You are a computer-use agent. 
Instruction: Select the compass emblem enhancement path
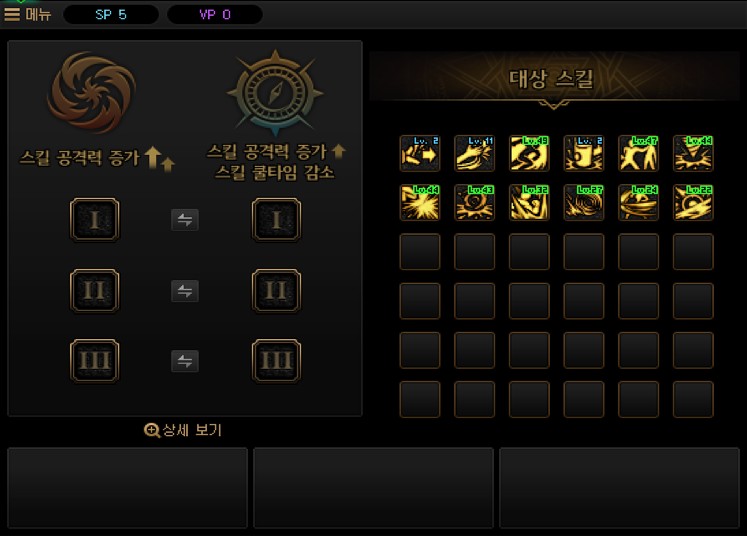(275, 93)
